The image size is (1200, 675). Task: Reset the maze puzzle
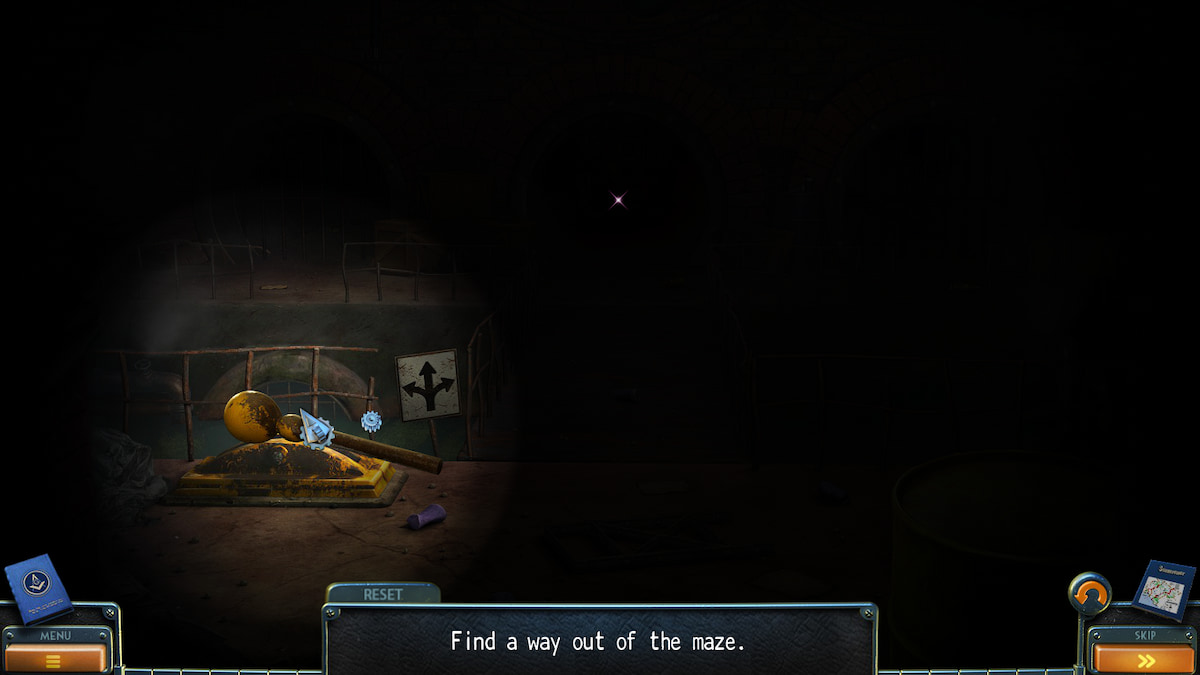pyautogui.click(x=383, y=594)
